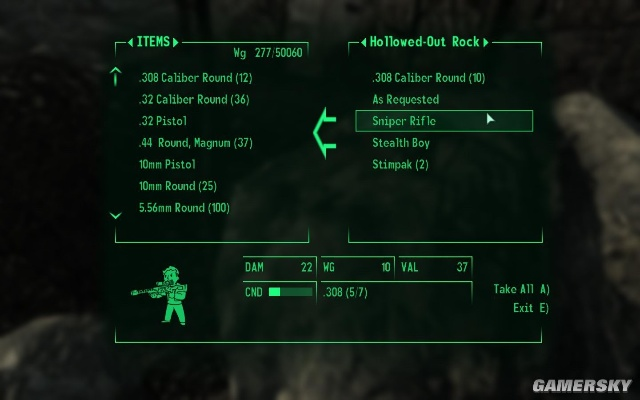The height and width of the screenshot is (400, 640).
Task: Take the Stimpak (2) entry
Action: pyautogui.click(x=400, y=164)
